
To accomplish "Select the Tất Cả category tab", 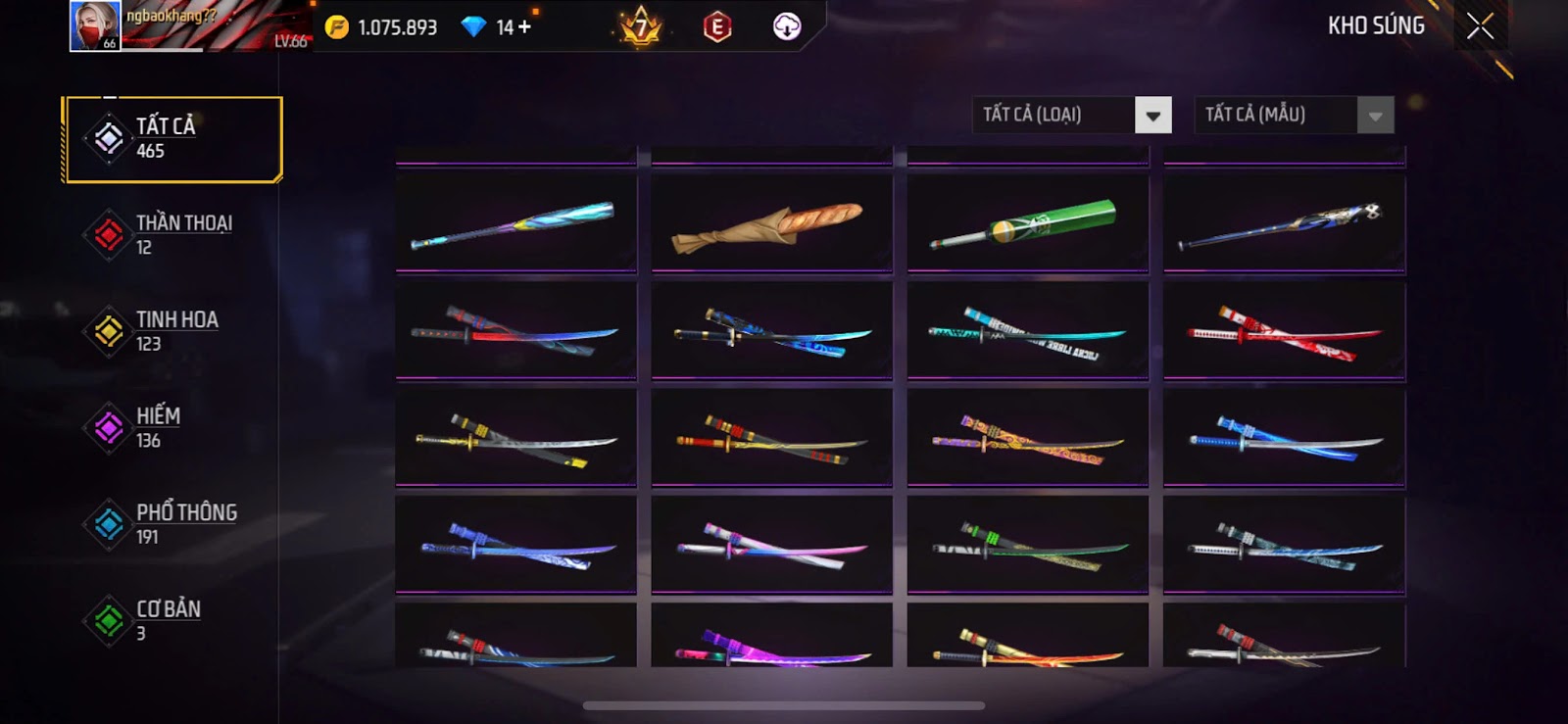I will 172,139.
